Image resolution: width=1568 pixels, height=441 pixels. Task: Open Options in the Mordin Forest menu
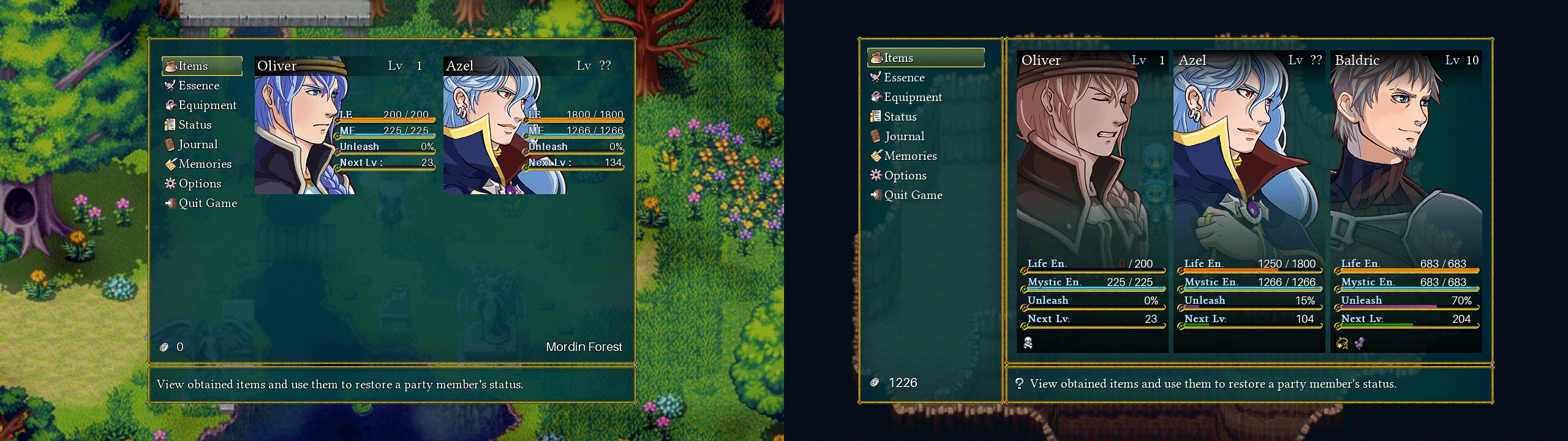tap(200, 184)
